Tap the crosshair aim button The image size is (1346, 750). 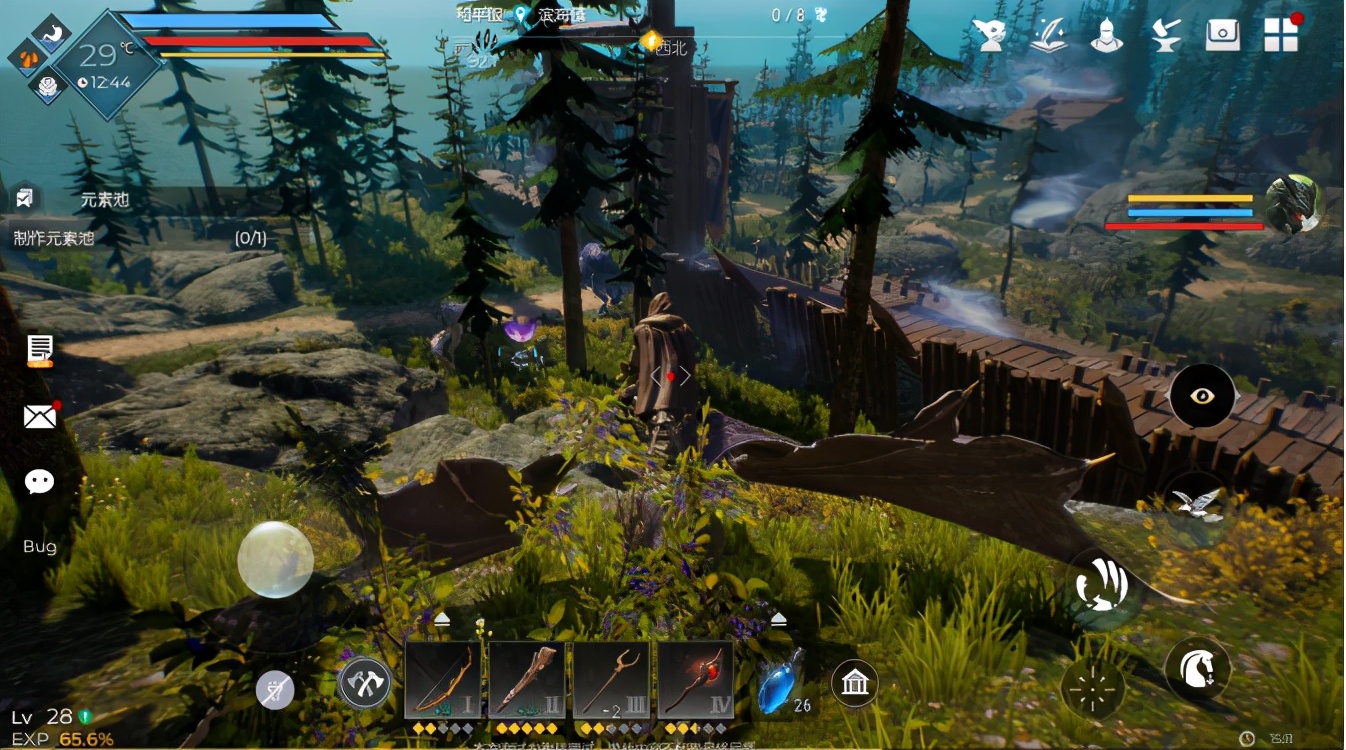pyautogui.click(x=1093, y=687)
